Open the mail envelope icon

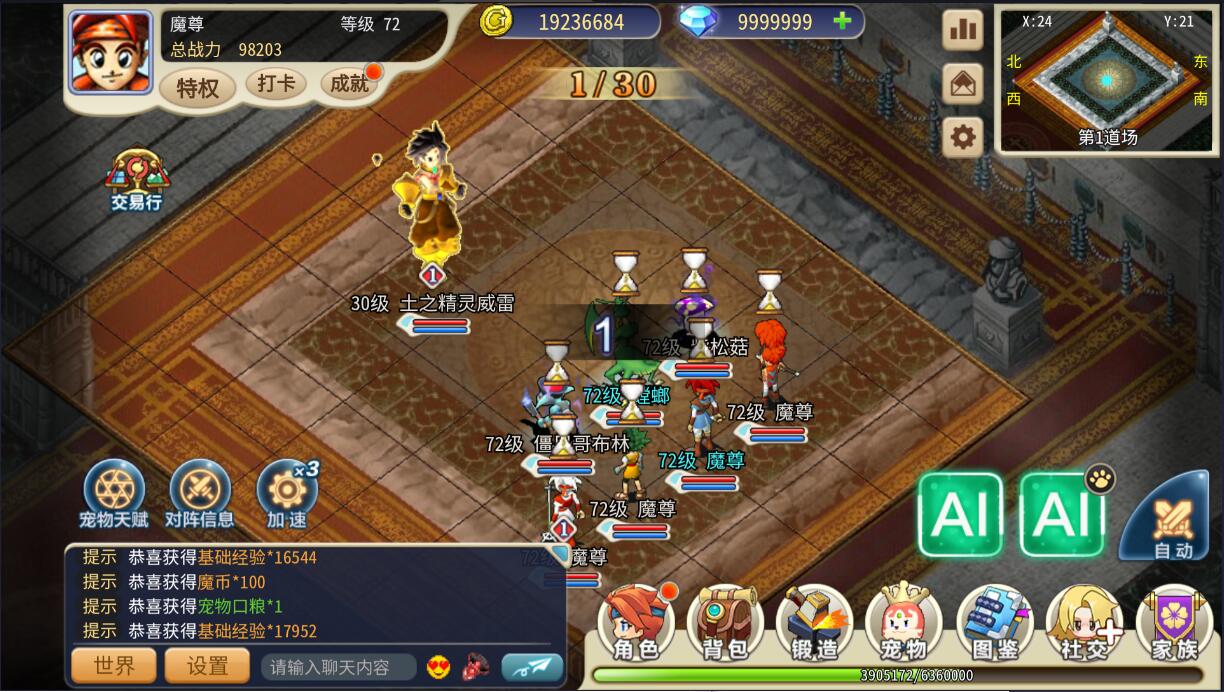pos(962,84)
